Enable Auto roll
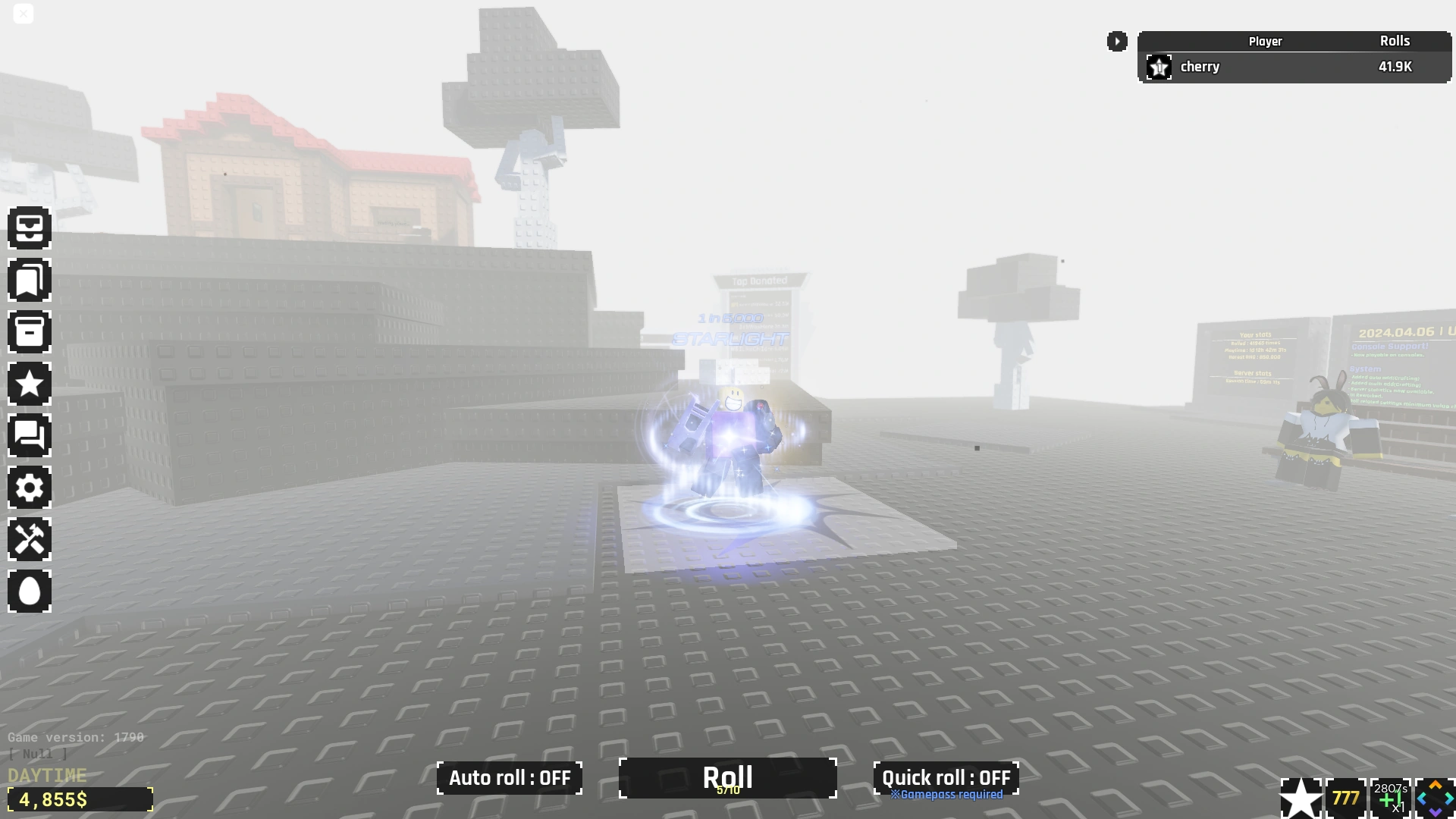Screen dimensions: 1456x819 point(509,778)
